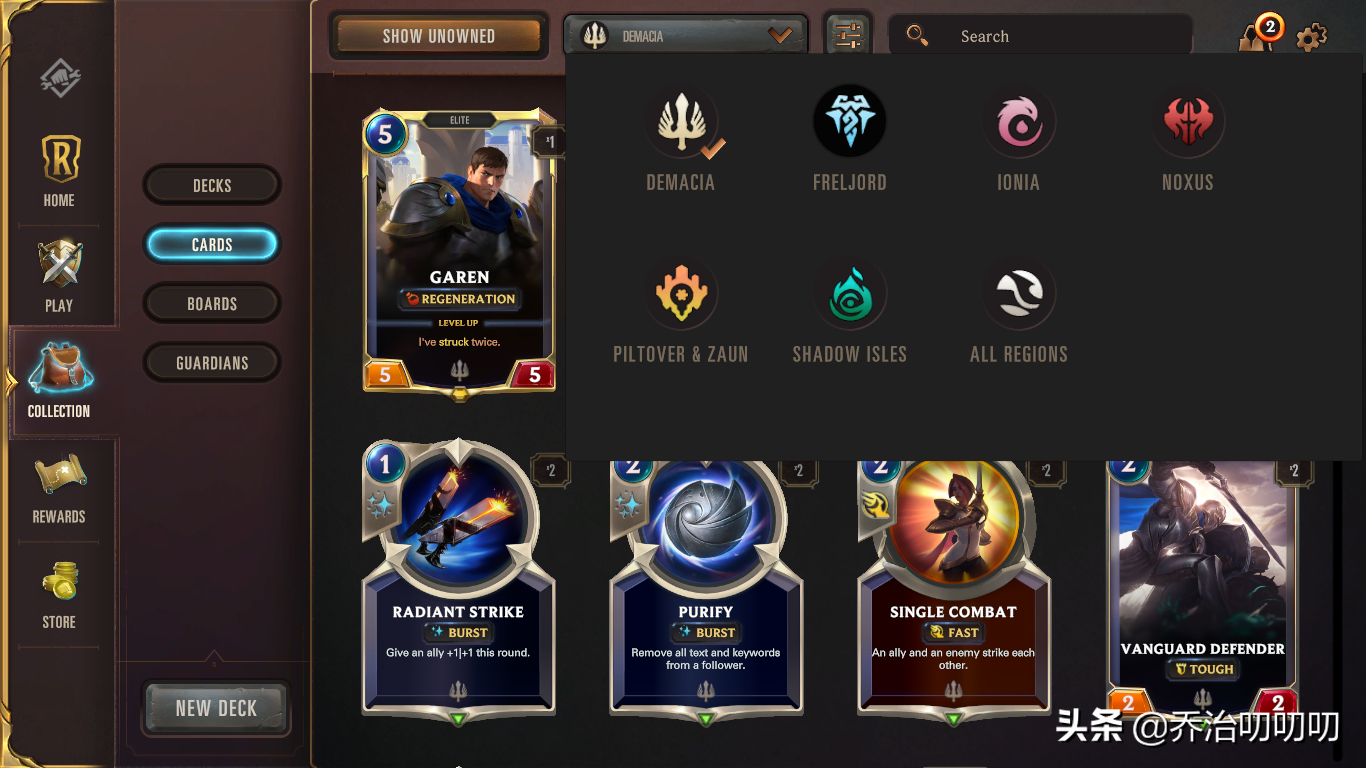
Task: Open the Rewards section
Action: pyautogui.click(x=59, y=489)
